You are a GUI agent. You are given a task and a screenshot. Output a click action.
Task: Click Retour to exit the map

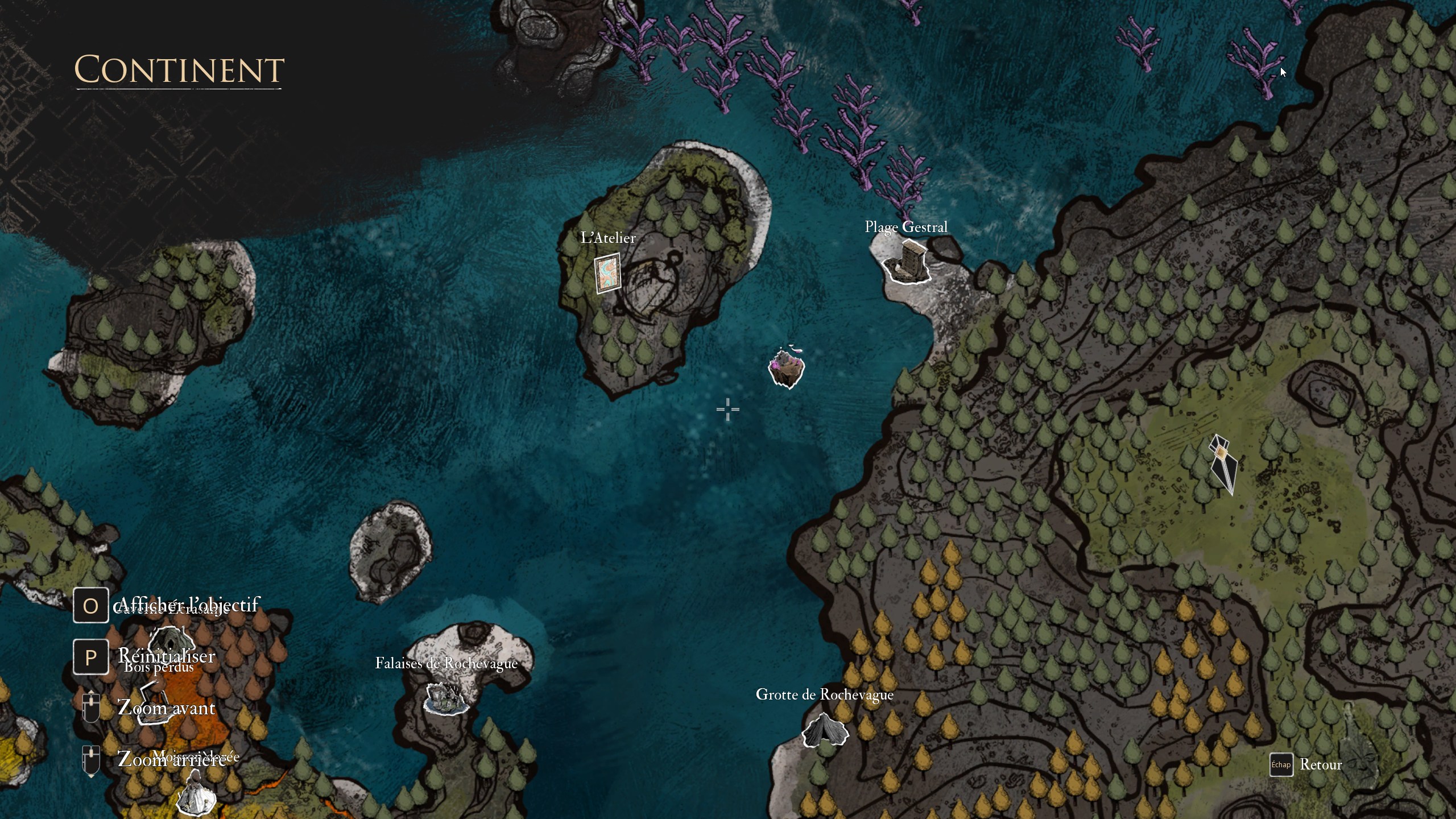click(x=1321, y=766)
